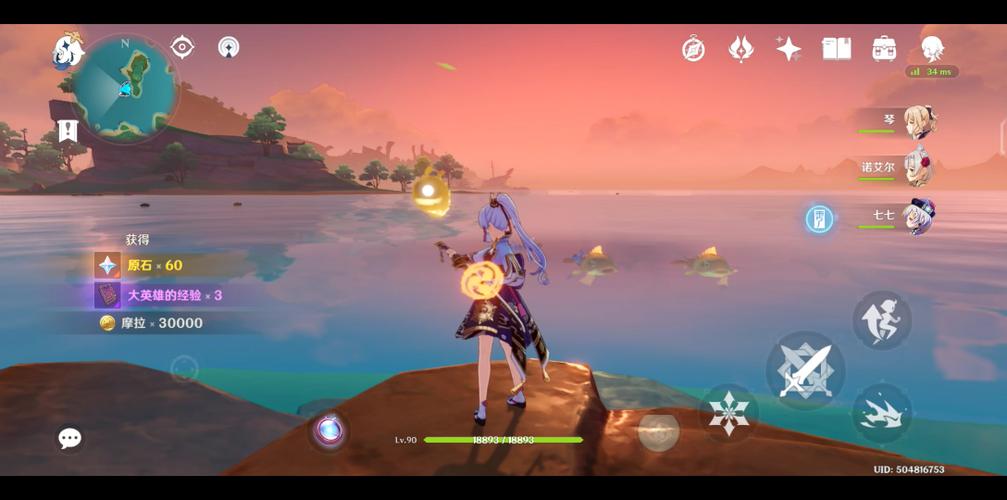Open the backpack inventory icon
The width and height of the screenshot is (1007, 500).
click(883, 48)
